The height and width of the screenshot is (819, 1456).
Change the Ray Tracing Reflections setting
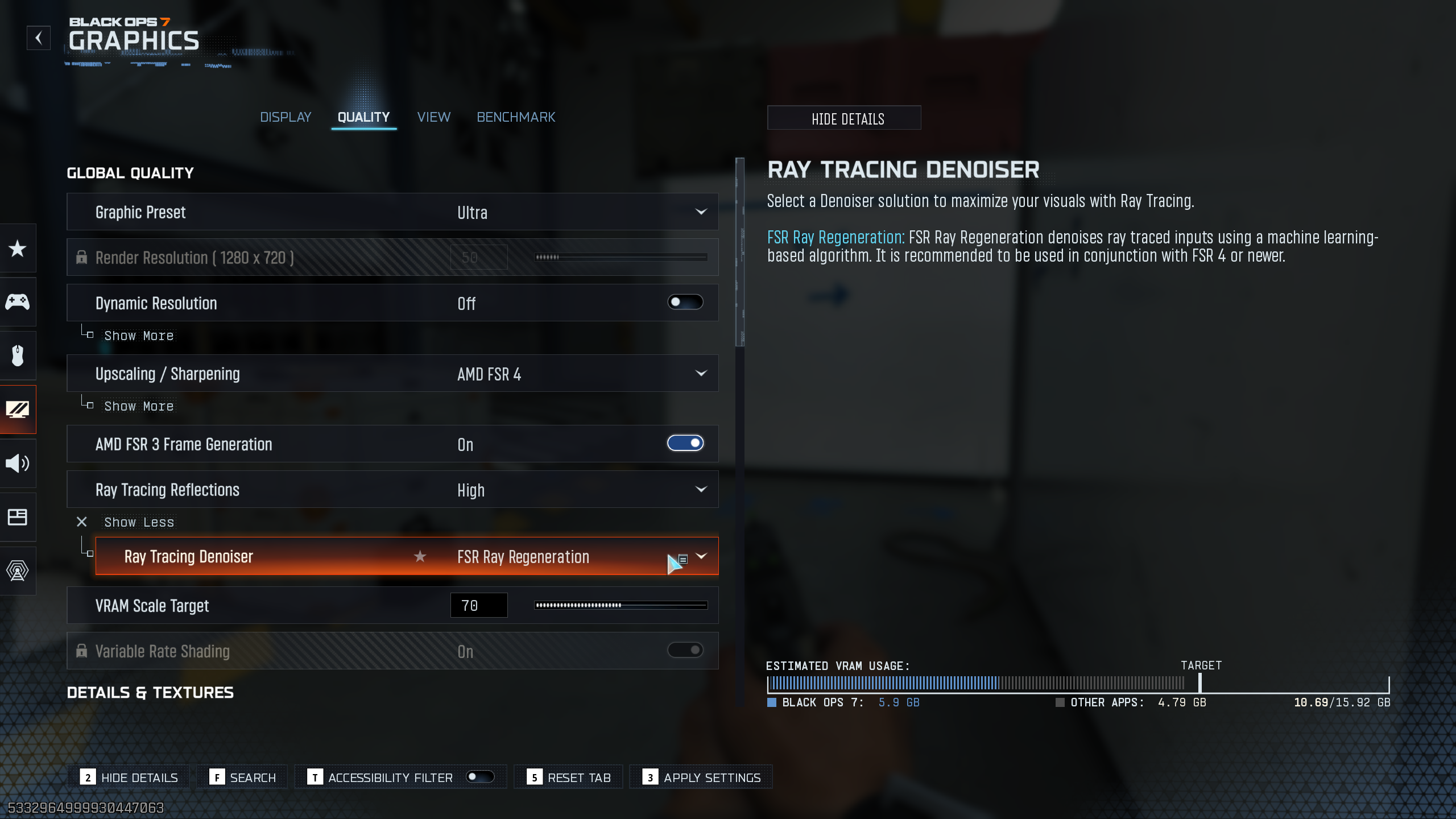pyautogui.click(x=701, y=490)
